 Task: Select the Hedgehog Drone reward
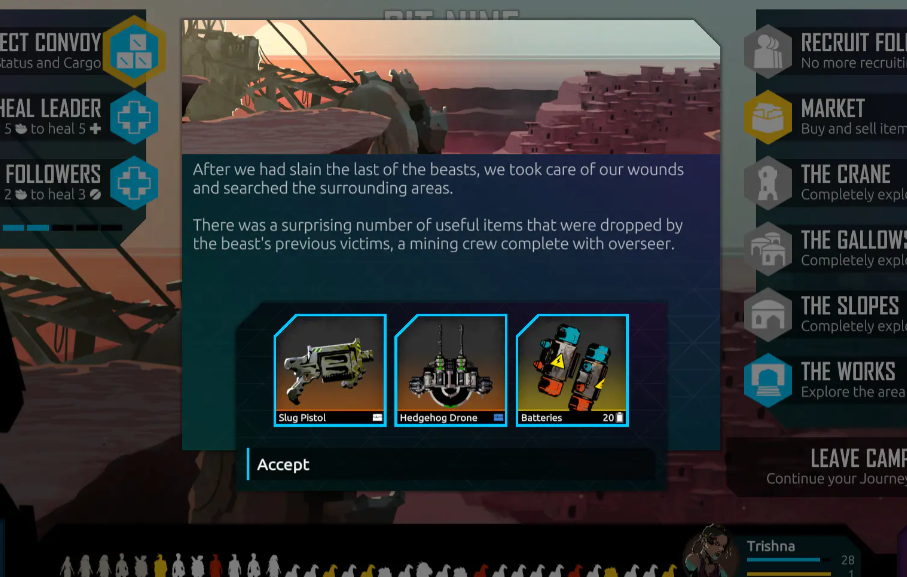451,370
